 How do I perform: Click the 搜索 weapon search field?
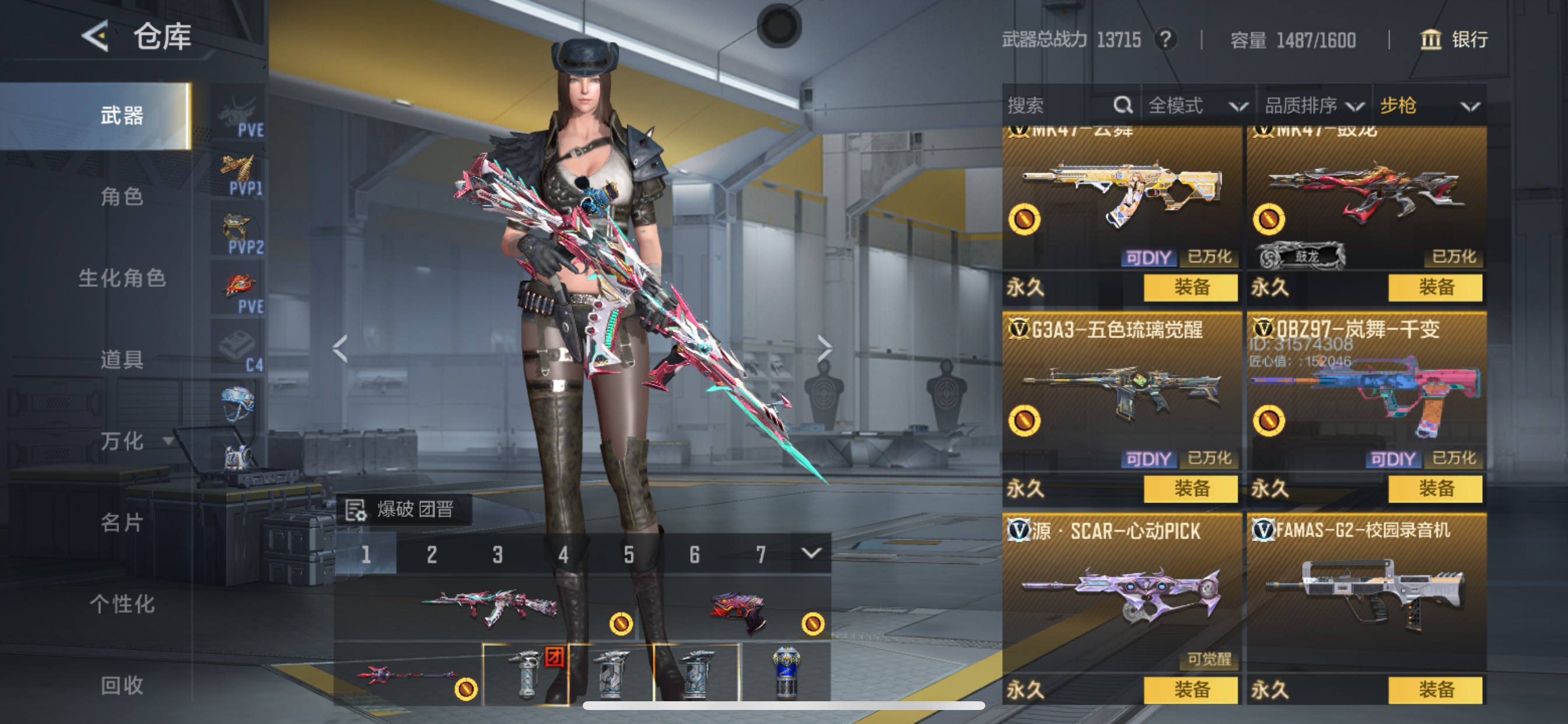[1059, 106]
